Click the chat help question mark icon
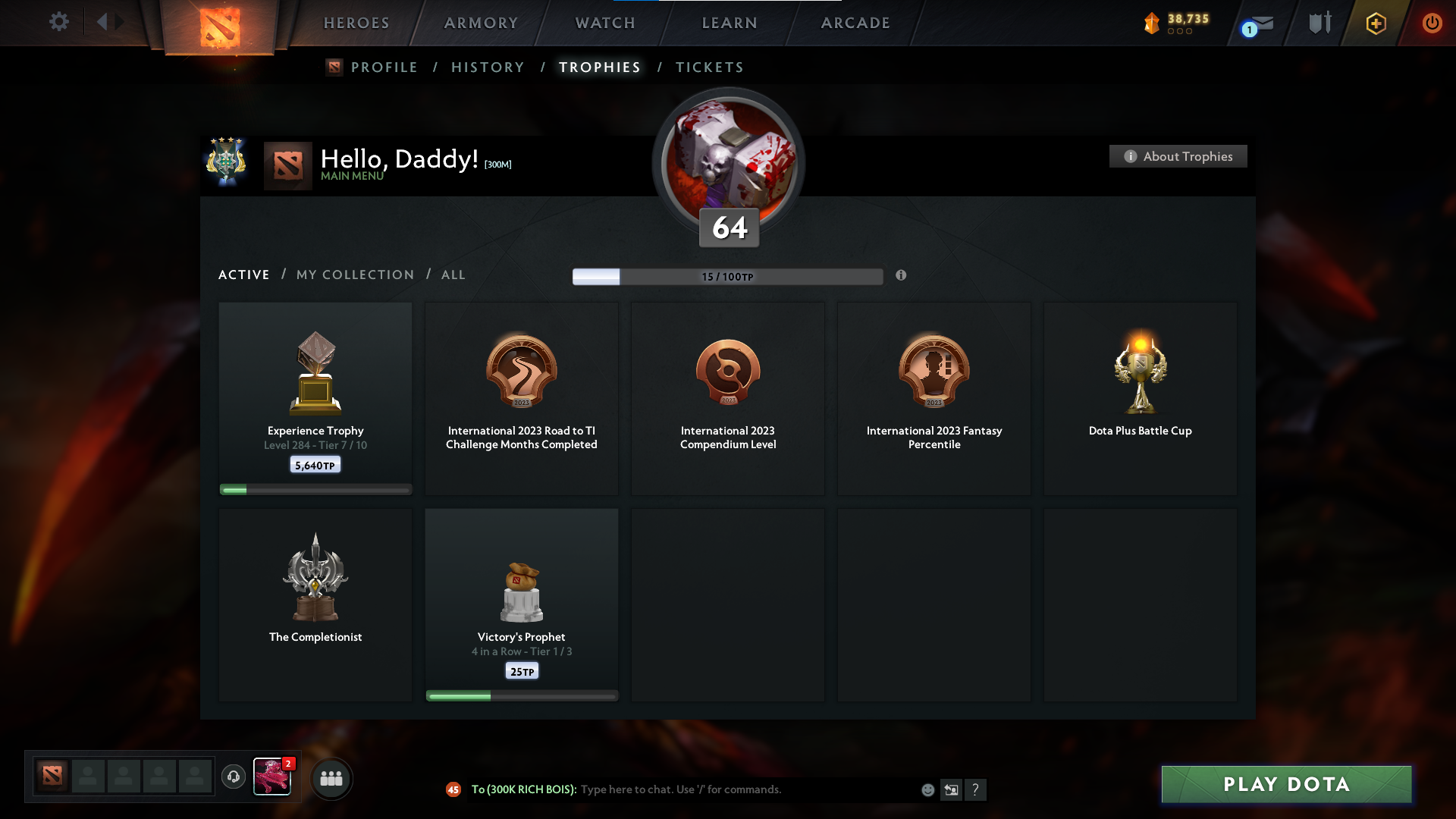This screenshot has width=1456, height=819. click(977, 789)
